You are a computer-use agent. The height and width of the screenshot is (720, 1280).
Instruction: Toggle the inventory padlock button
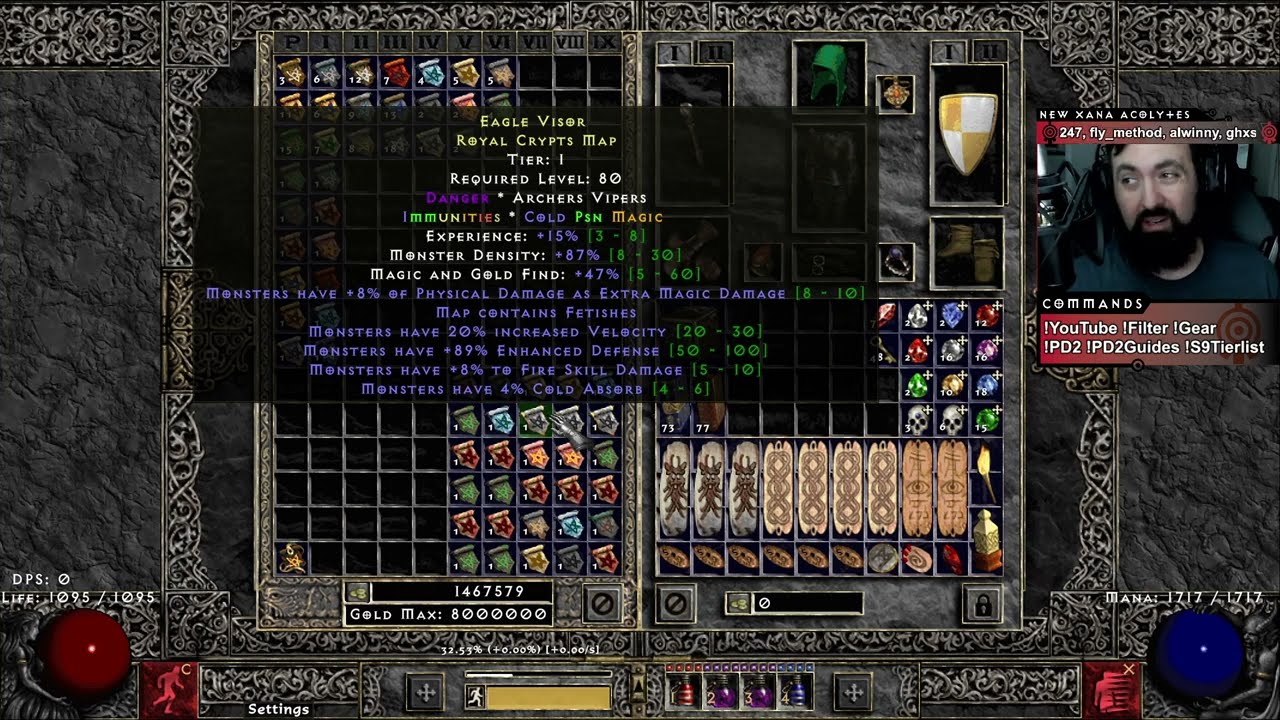coord(983,604)
